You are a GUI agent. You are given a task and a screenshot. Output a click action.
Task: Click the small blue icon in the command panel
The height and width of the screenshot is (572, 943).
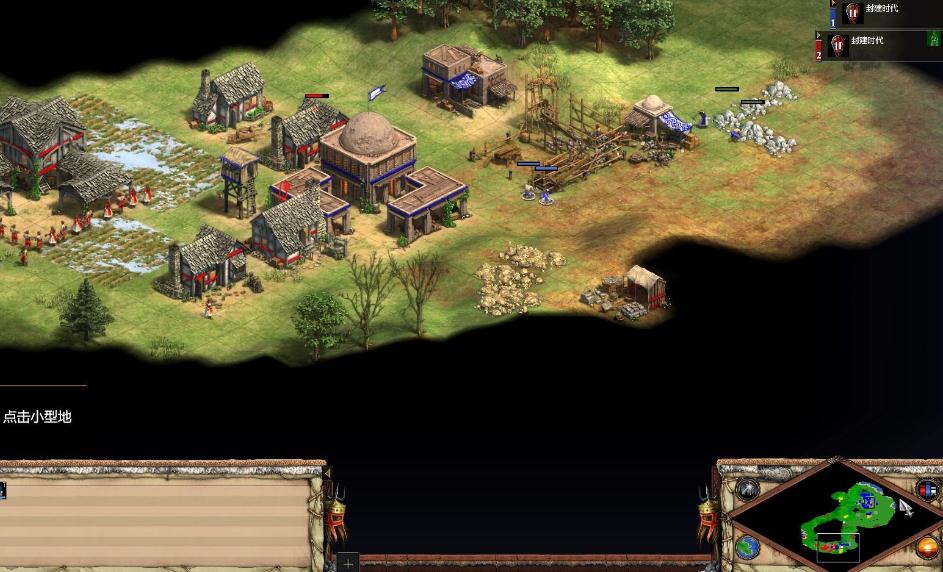(x=3, y=490)
